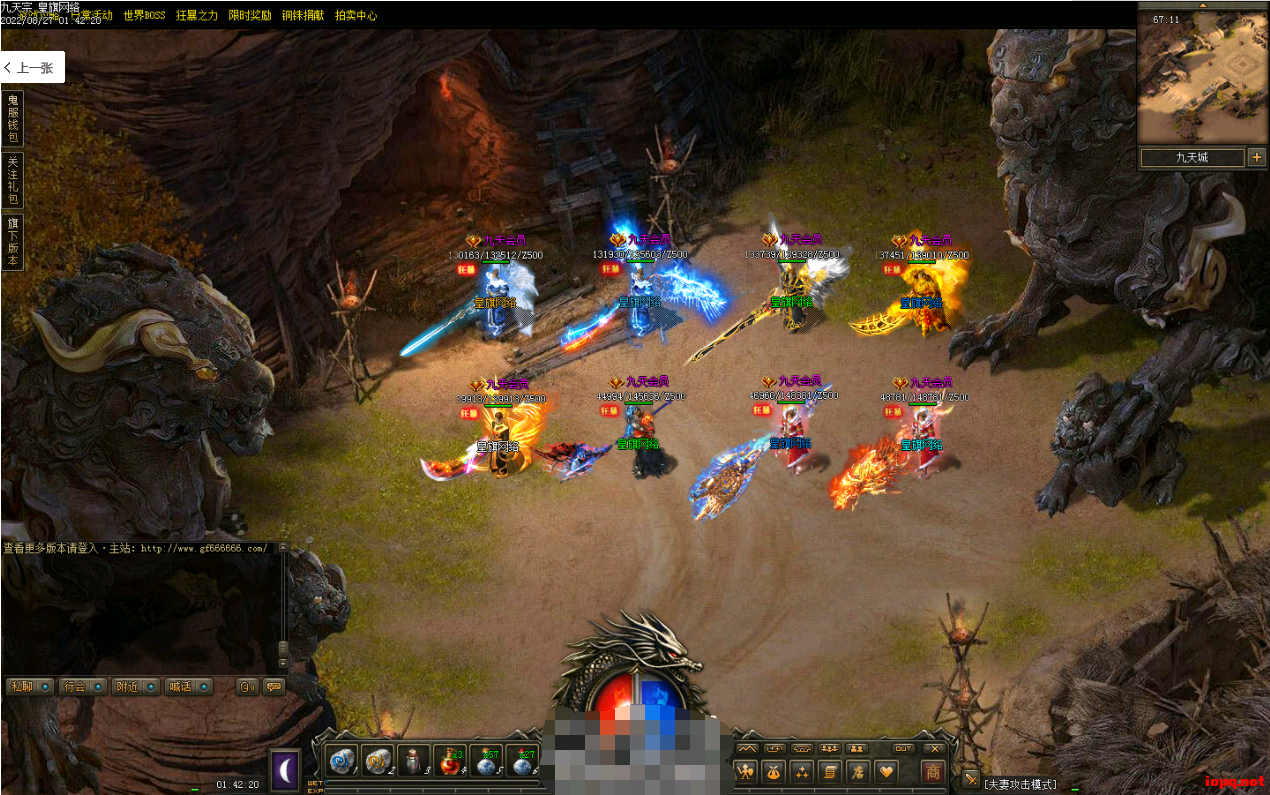Go back with the 上一张 button

coord(33,68)
